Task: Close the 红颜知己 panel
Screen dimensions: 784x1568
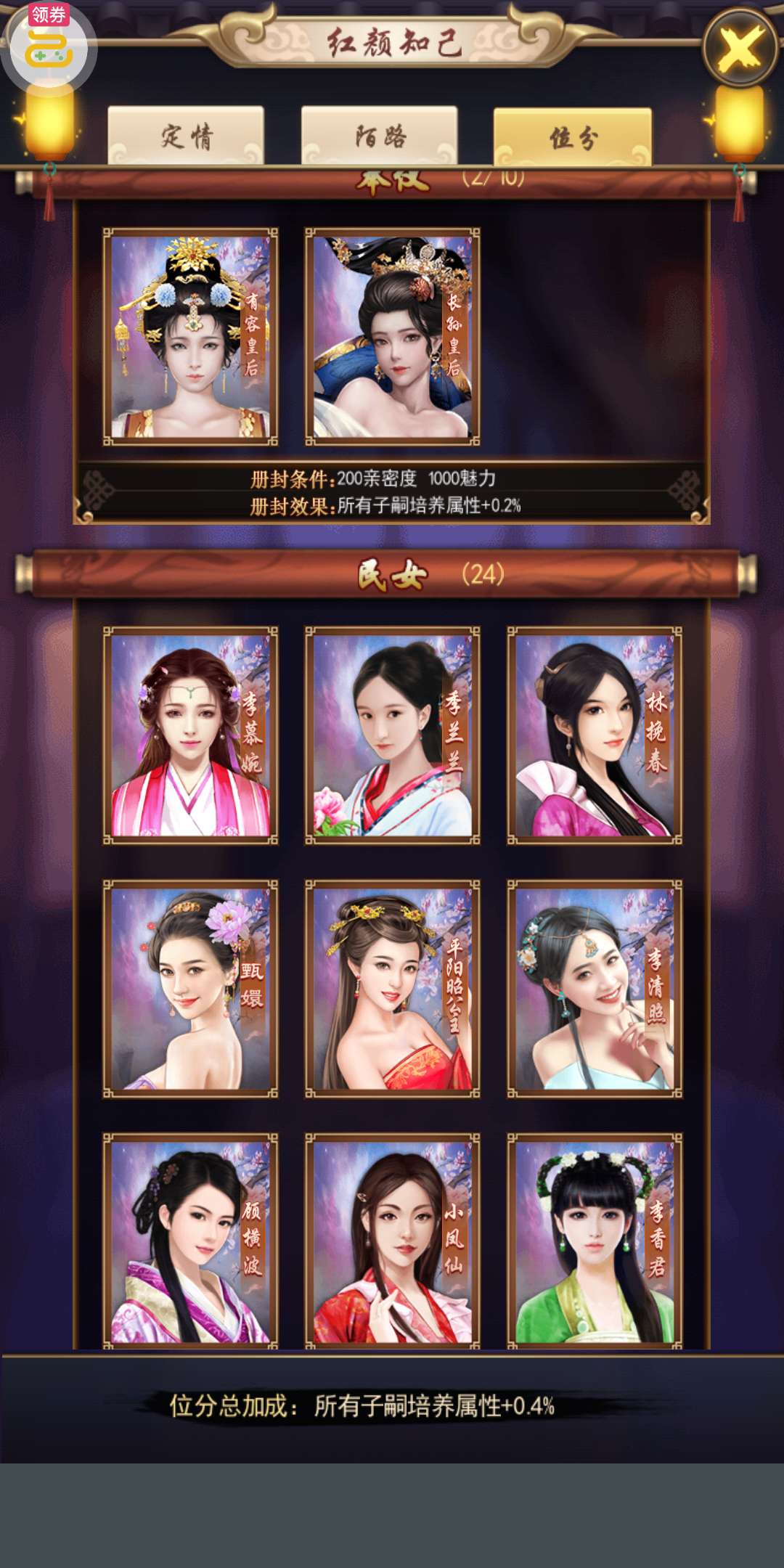Action: (x=739, y=48)
